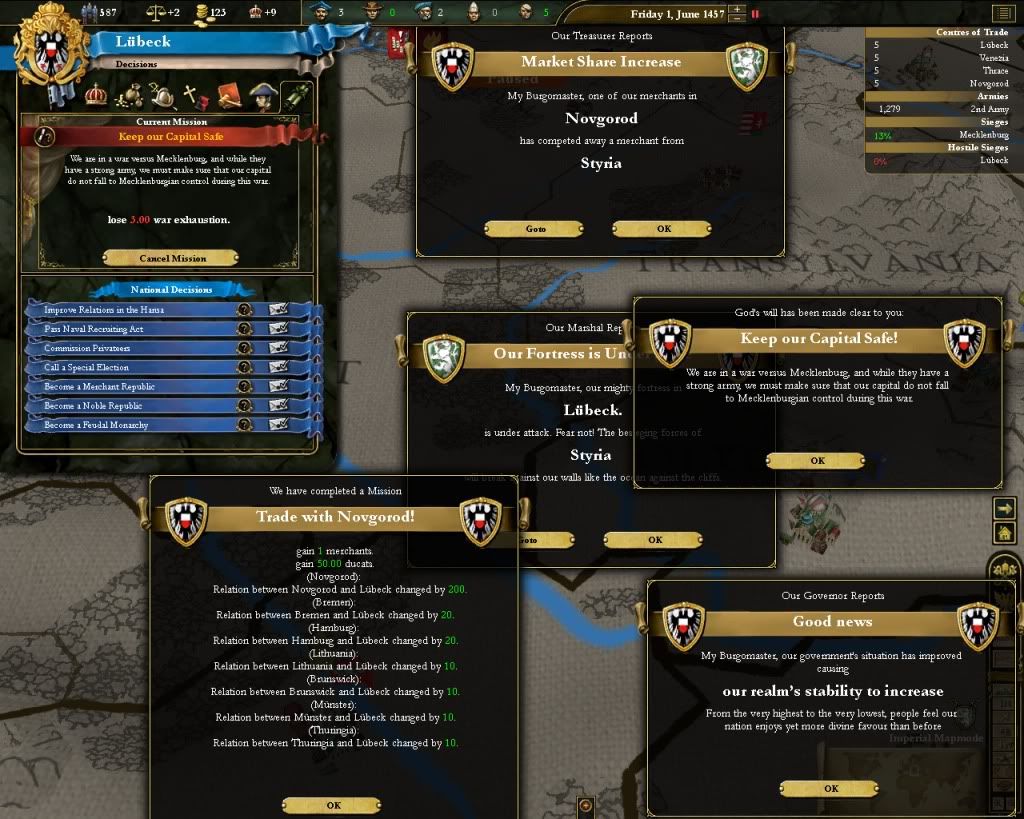This screenshot has width=1024, height=819.
Task: Pick the Become a Merchant Republic decision
Action: (278, 387)
